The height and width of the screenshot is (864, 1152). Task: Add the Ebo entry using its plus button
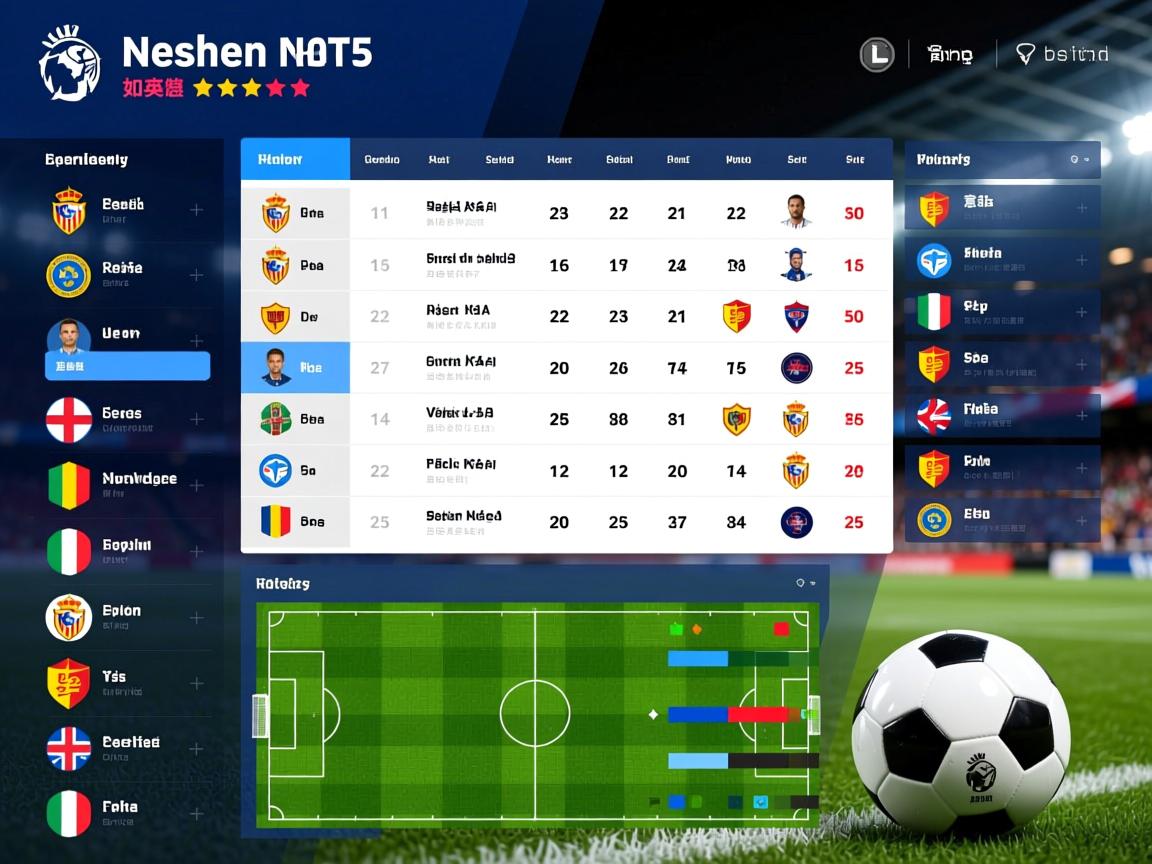1082,521
